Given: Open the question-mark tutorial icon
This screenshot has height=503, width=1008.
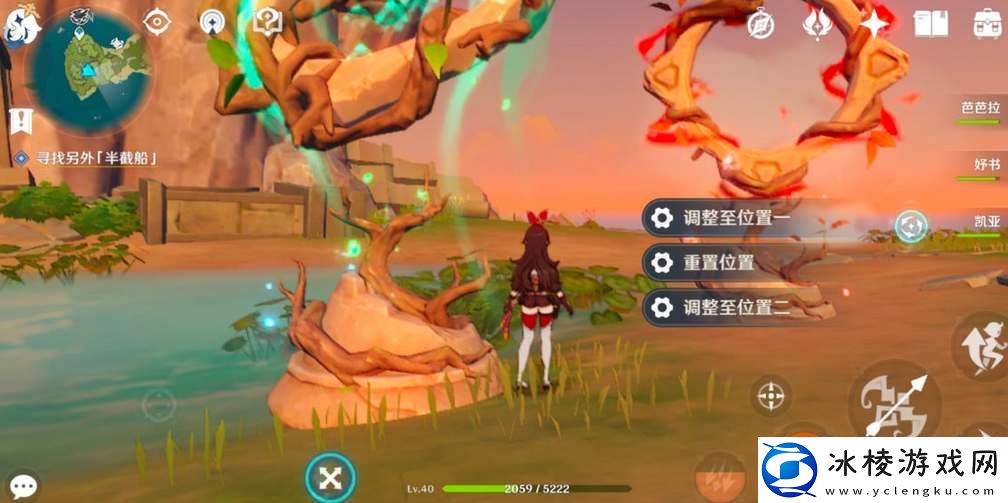Looking at the screenshot, I should point(267,21).
